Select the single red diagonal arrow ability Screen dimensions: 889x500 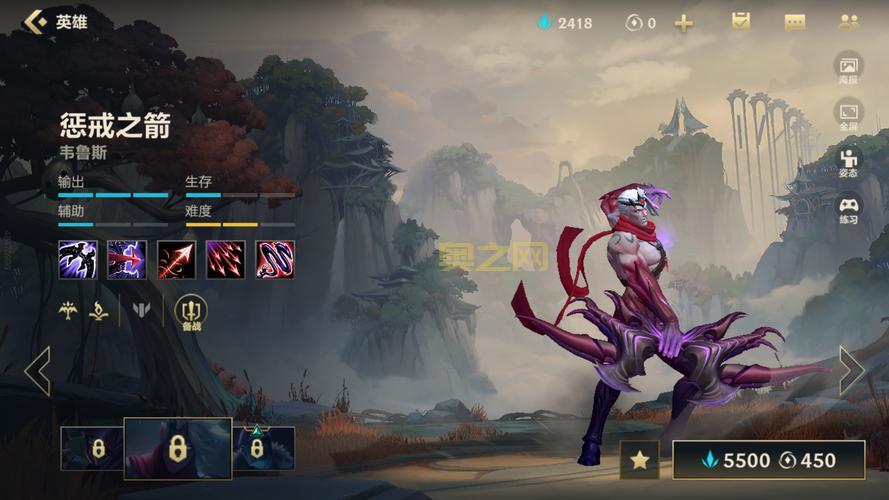tap(176, 259)
